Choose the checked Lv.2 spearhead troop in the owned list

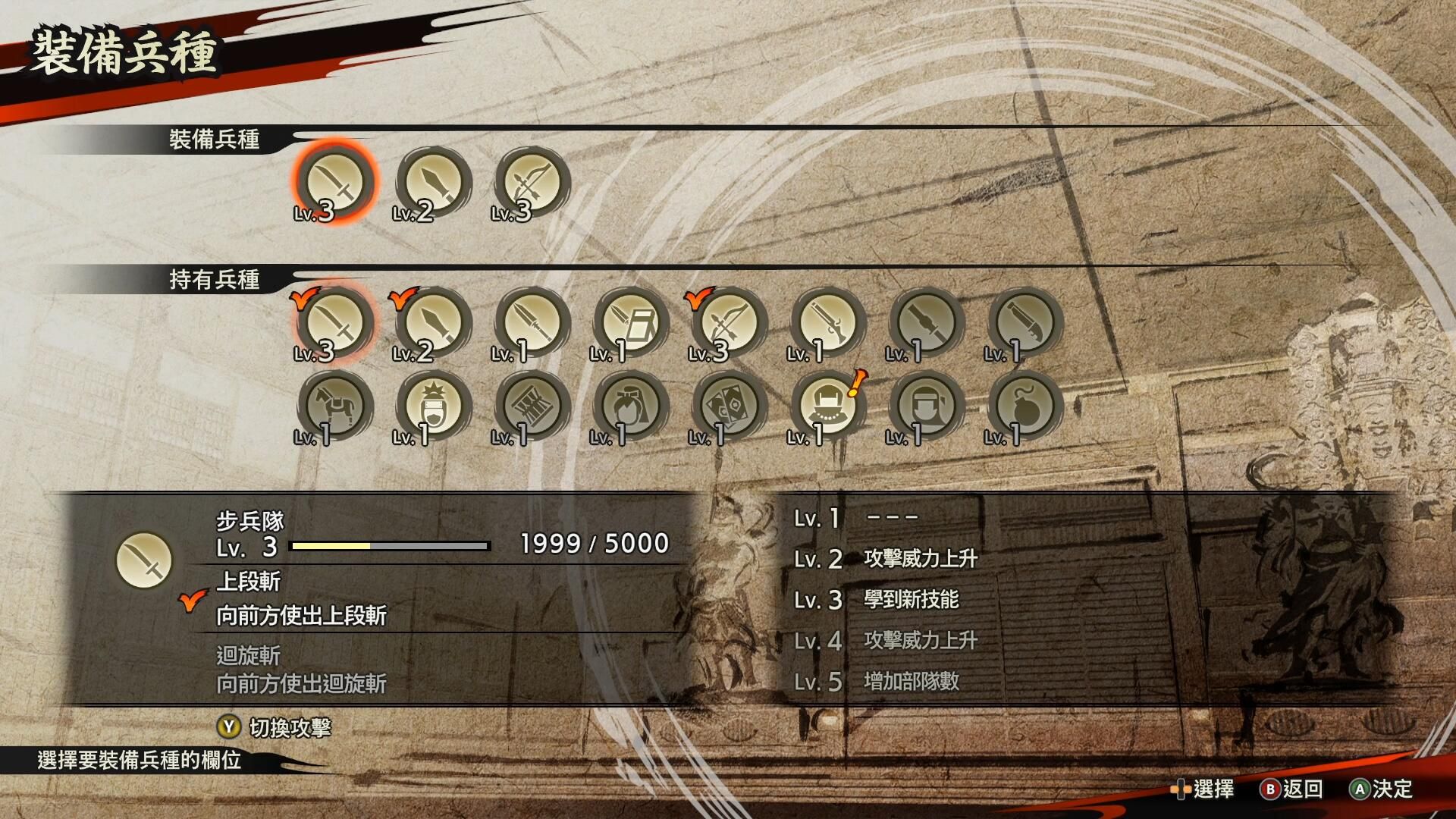click(x=434, y=322)
